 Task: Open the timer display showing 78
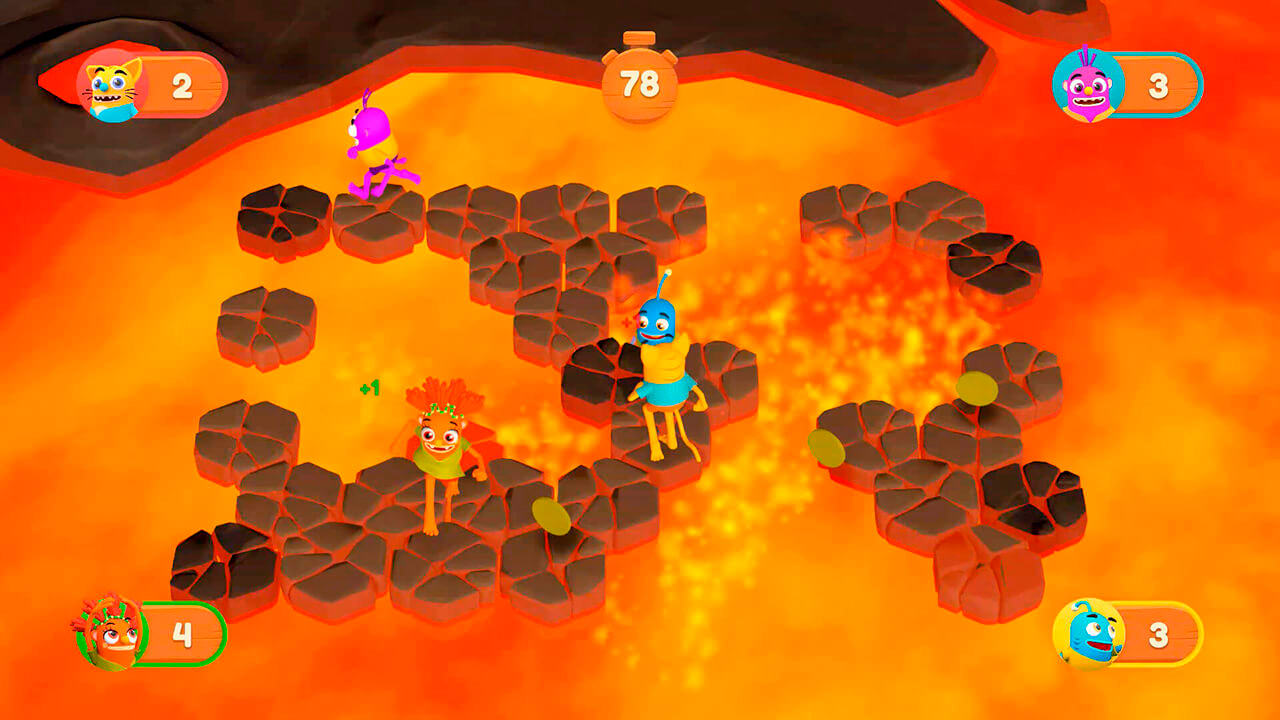coord(638,85)
